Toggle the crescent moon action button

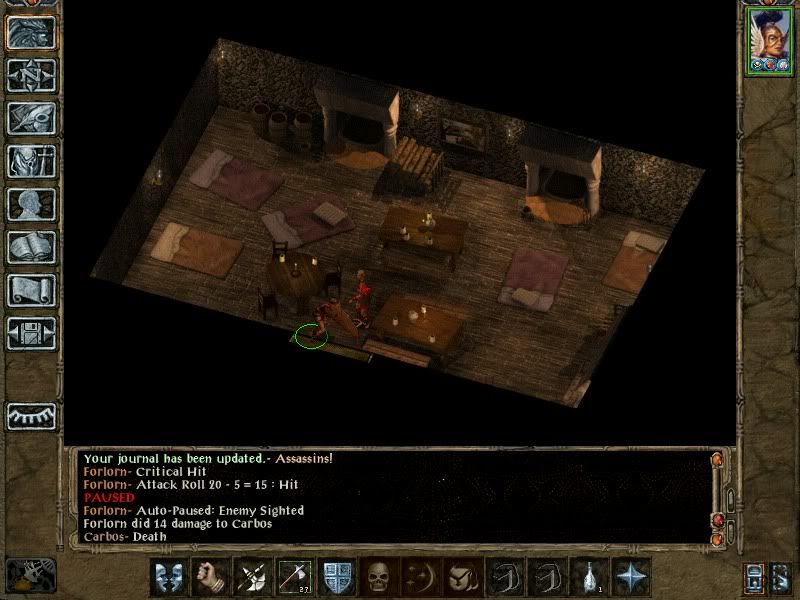(x=420, y=577)
